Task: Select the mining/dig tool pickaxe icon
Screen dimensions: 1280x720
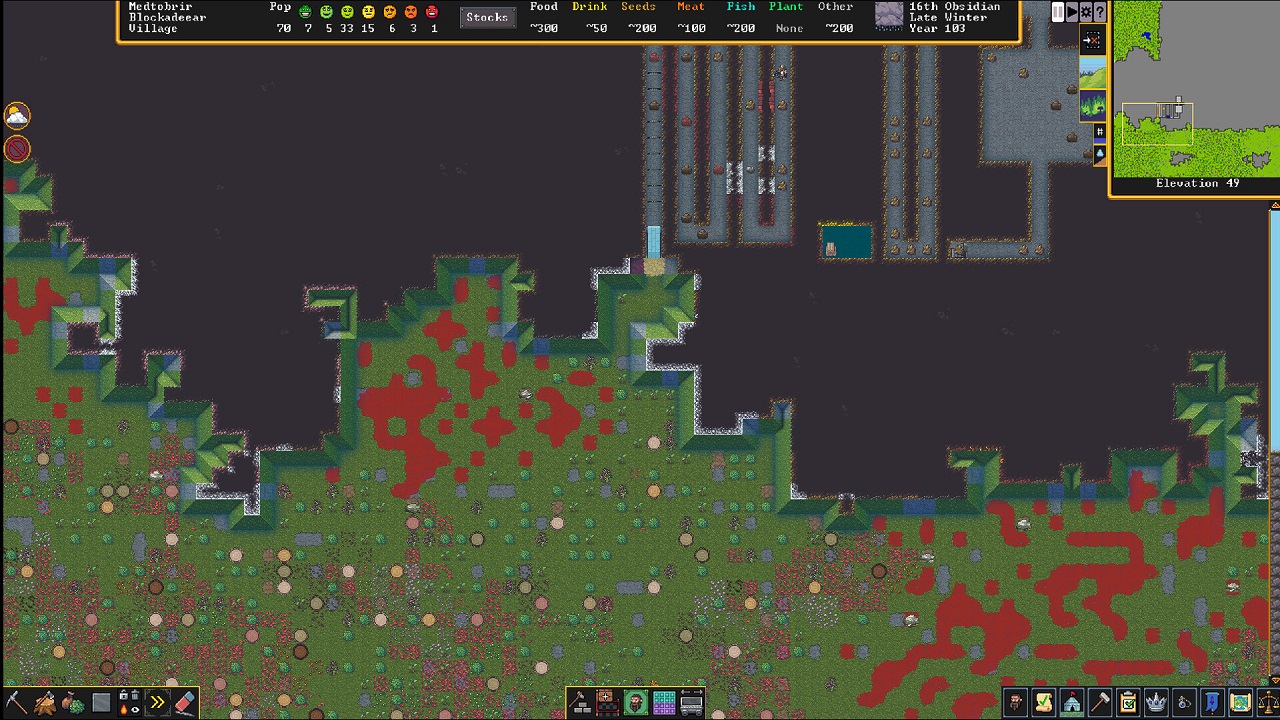Action: (18, 701)
